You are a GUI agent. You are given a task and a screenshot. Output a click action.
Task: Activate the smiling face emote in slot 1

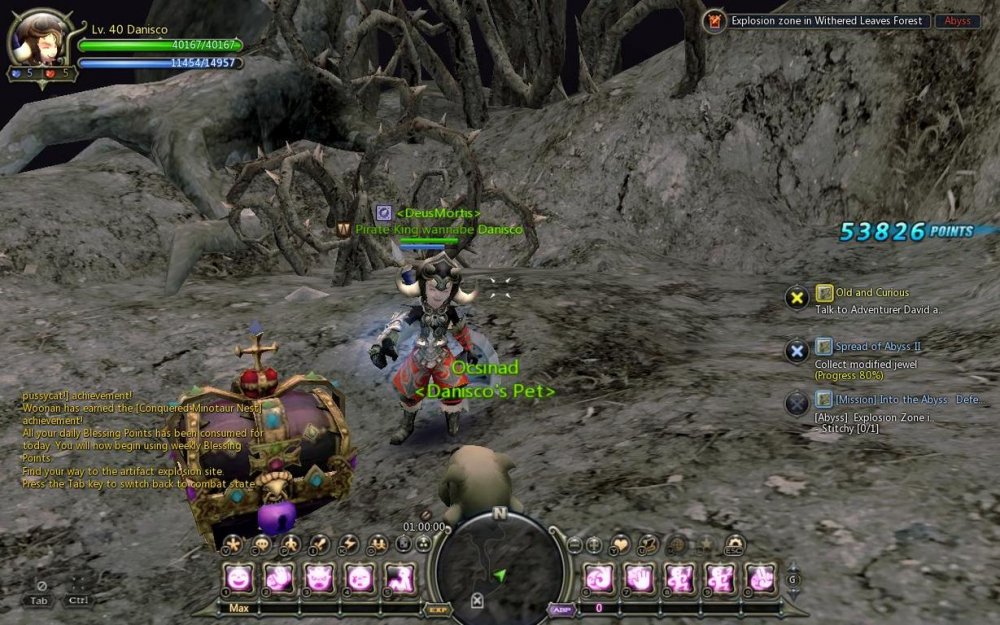click(239, 577)
